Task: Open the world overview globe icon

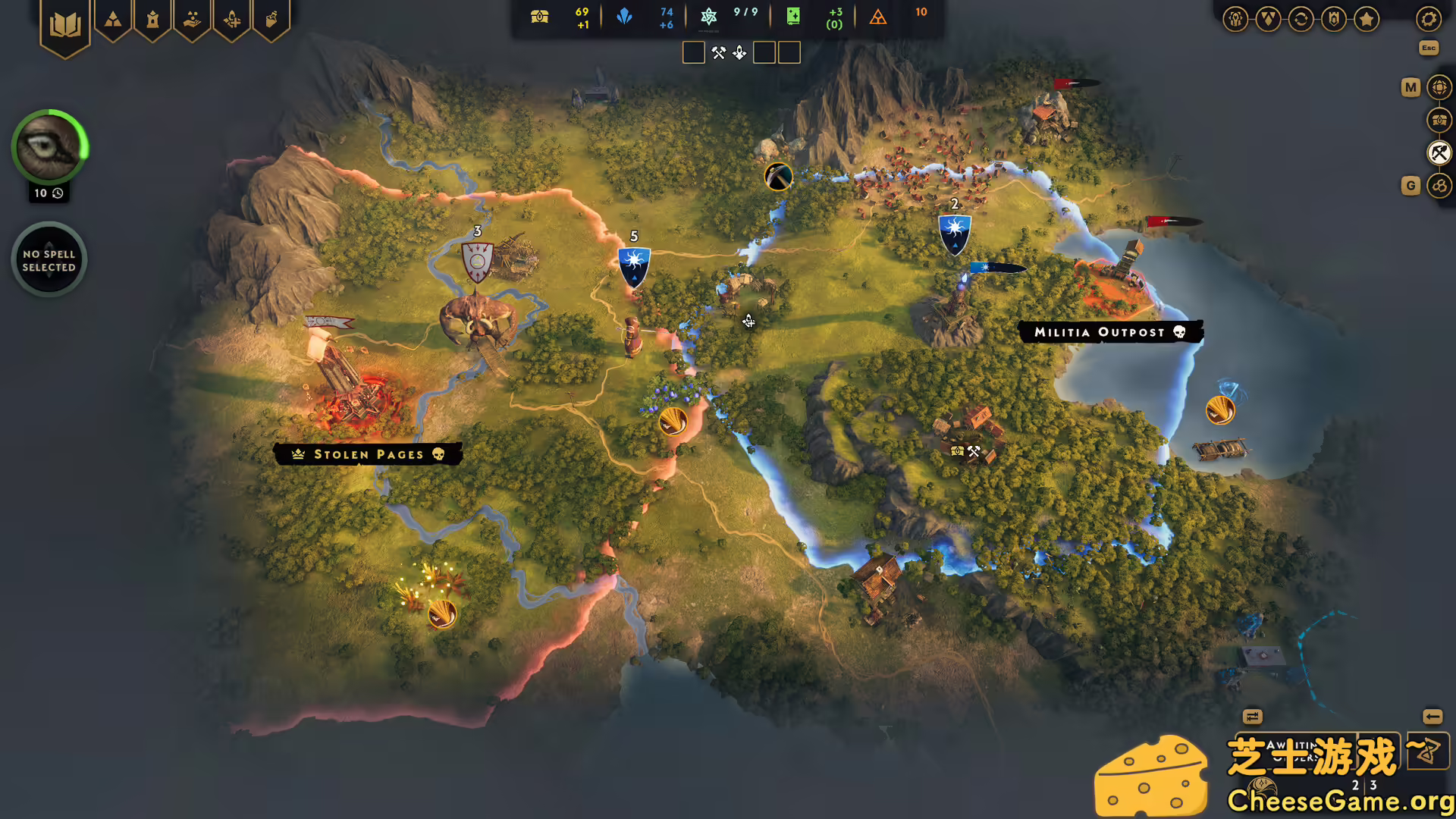Action: click(1439, 86)
